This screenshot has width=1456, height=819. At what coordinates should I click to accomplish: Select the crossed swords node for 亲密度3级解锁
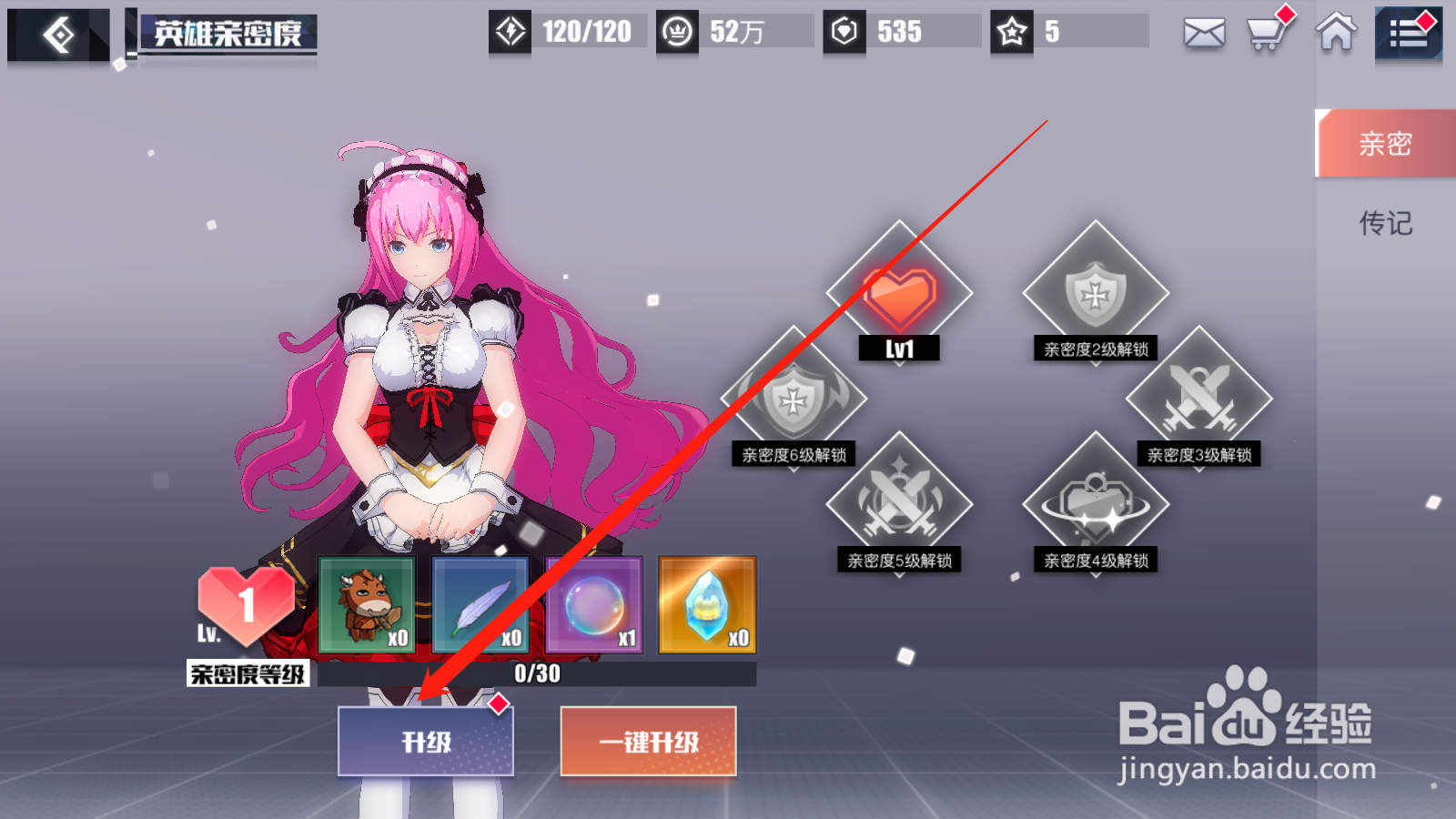point(1201,396)
